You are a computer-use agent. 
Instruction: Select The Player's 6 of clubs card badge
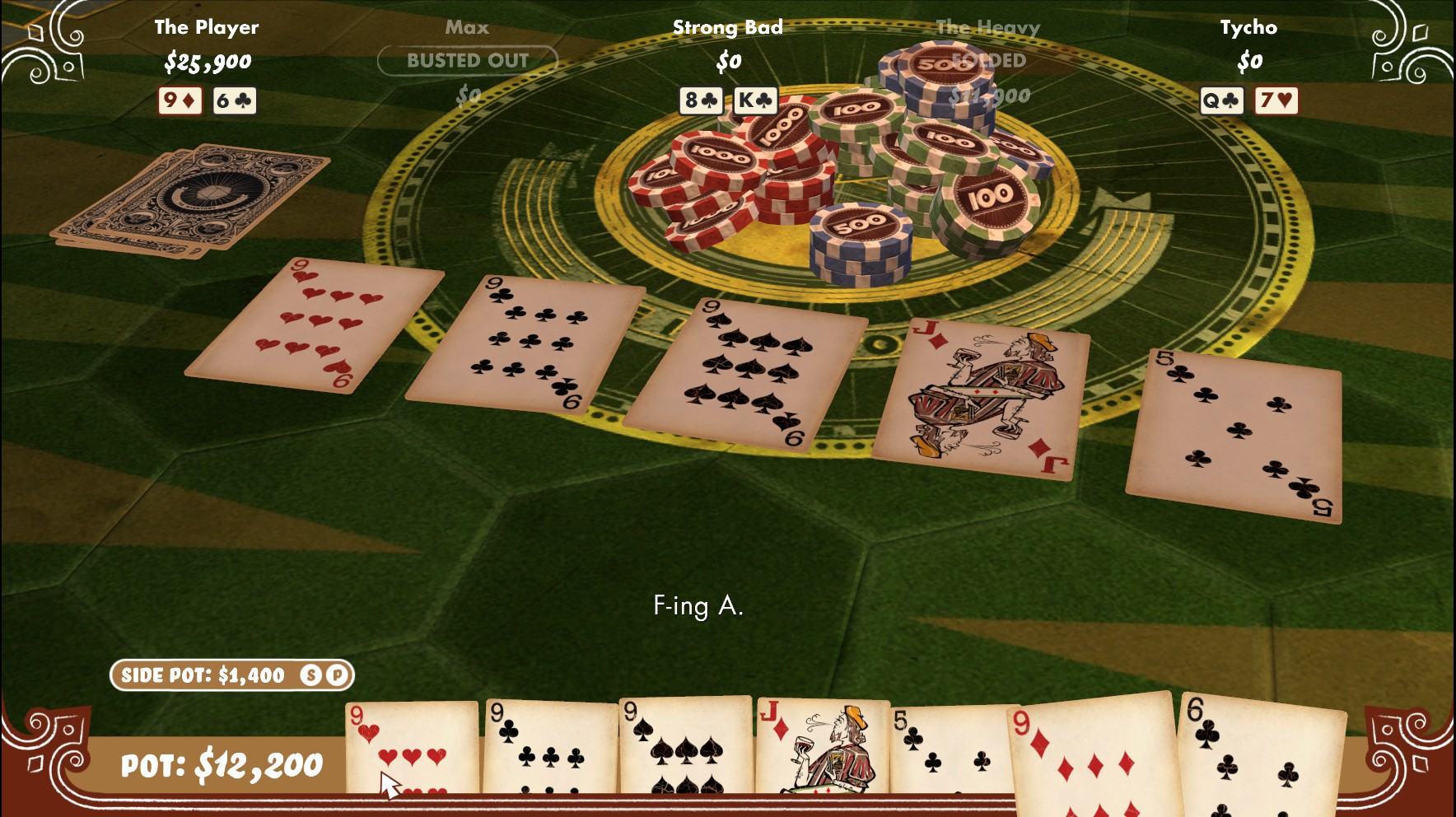pyautogui.click(x=233, y=101)
